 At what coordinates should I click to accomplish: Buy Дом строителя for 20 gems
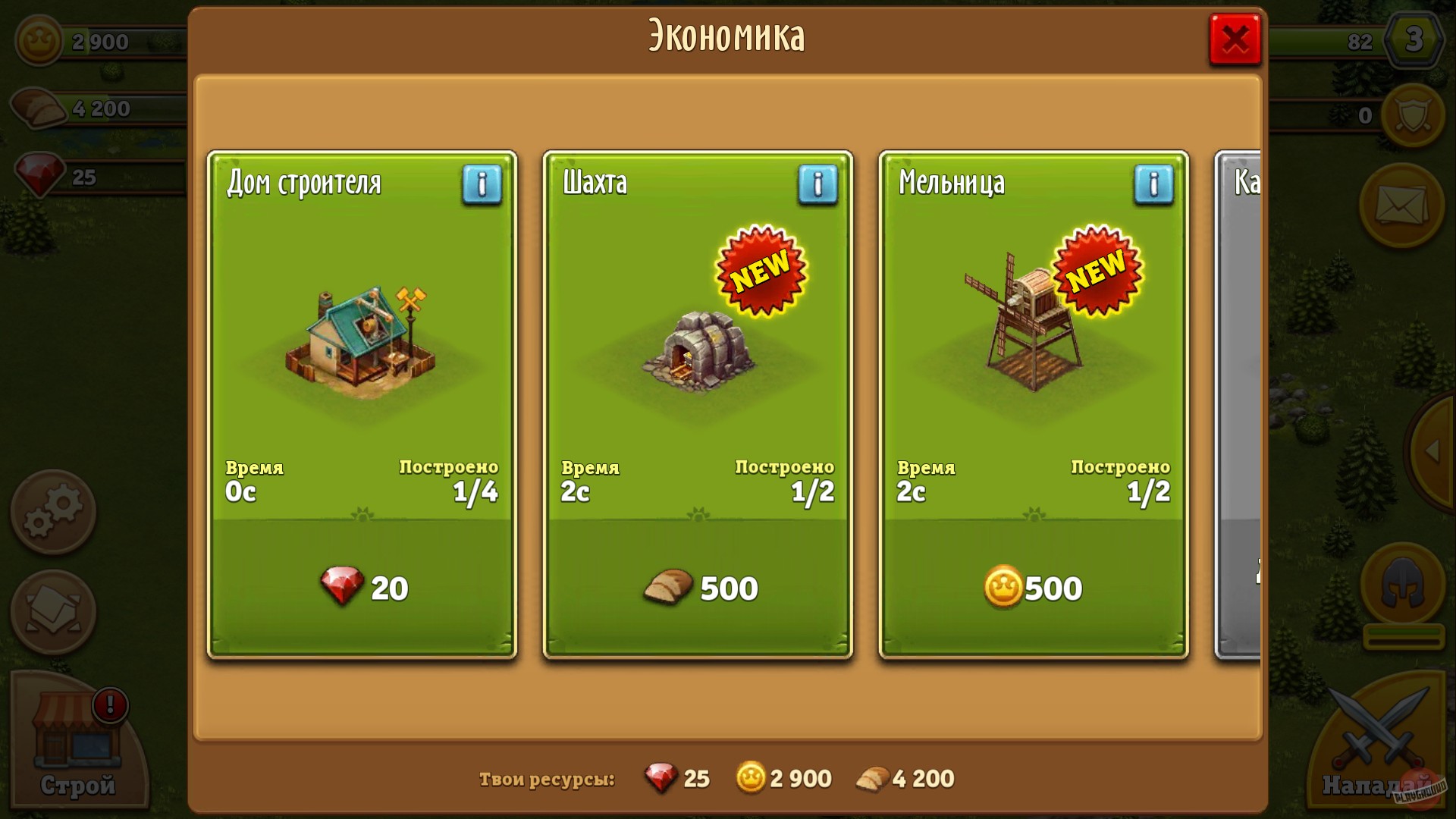pos(362,588)
